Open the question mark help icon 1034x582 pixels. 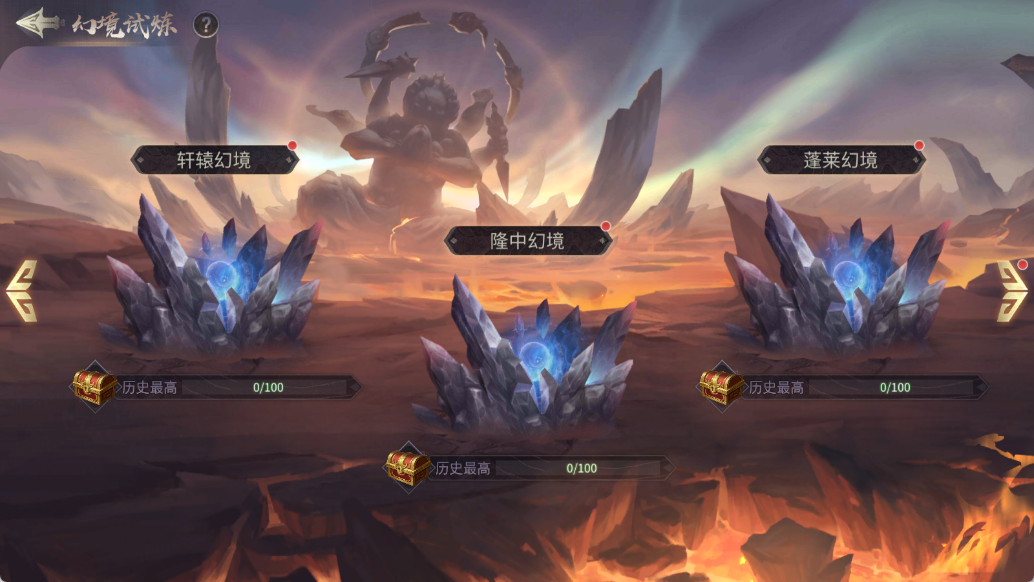point(205,25)
